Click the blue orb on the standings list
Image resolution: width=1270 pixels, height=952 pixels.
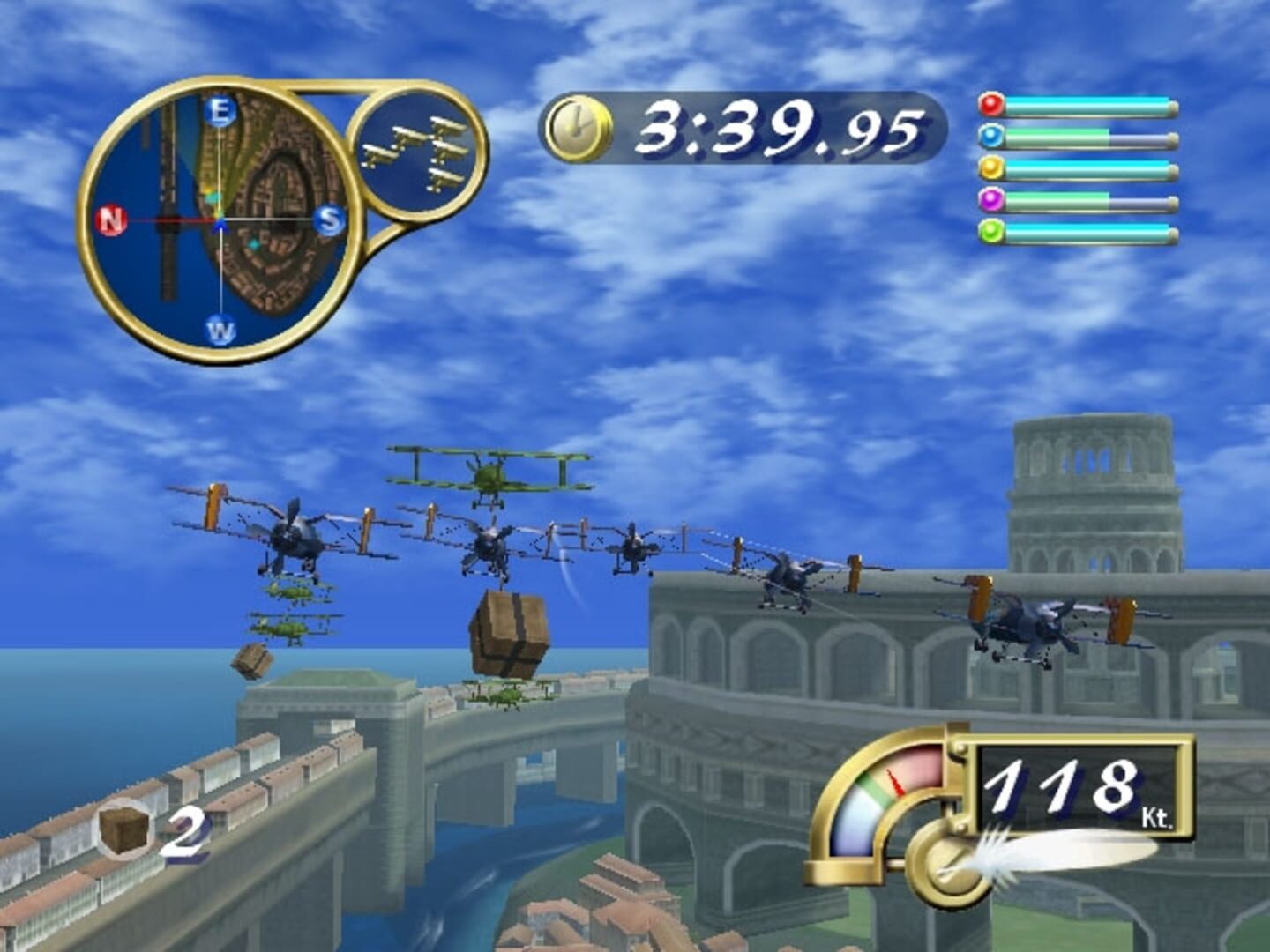coord(993,134)
